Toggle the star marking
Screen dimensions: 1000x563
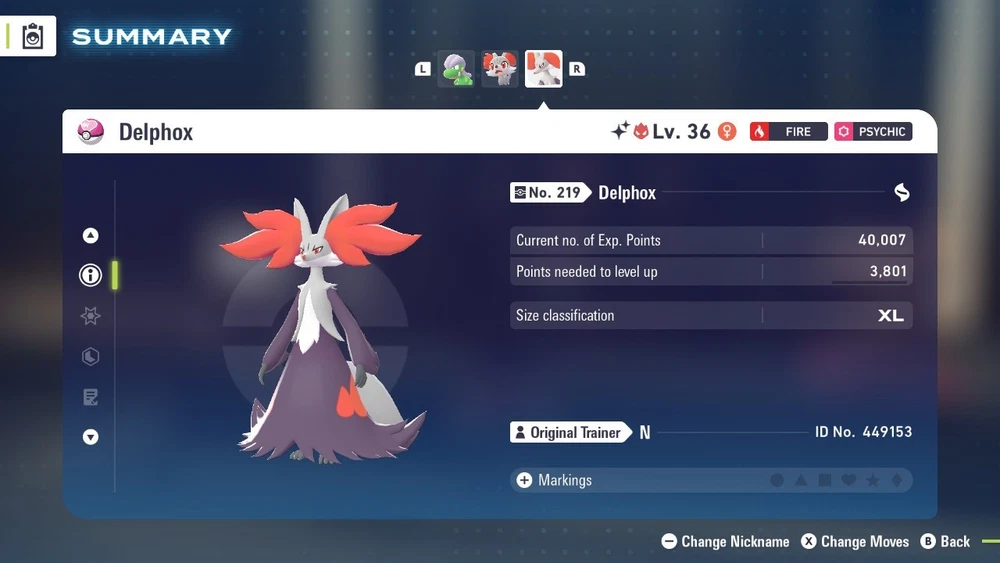(x=873, y=481)
